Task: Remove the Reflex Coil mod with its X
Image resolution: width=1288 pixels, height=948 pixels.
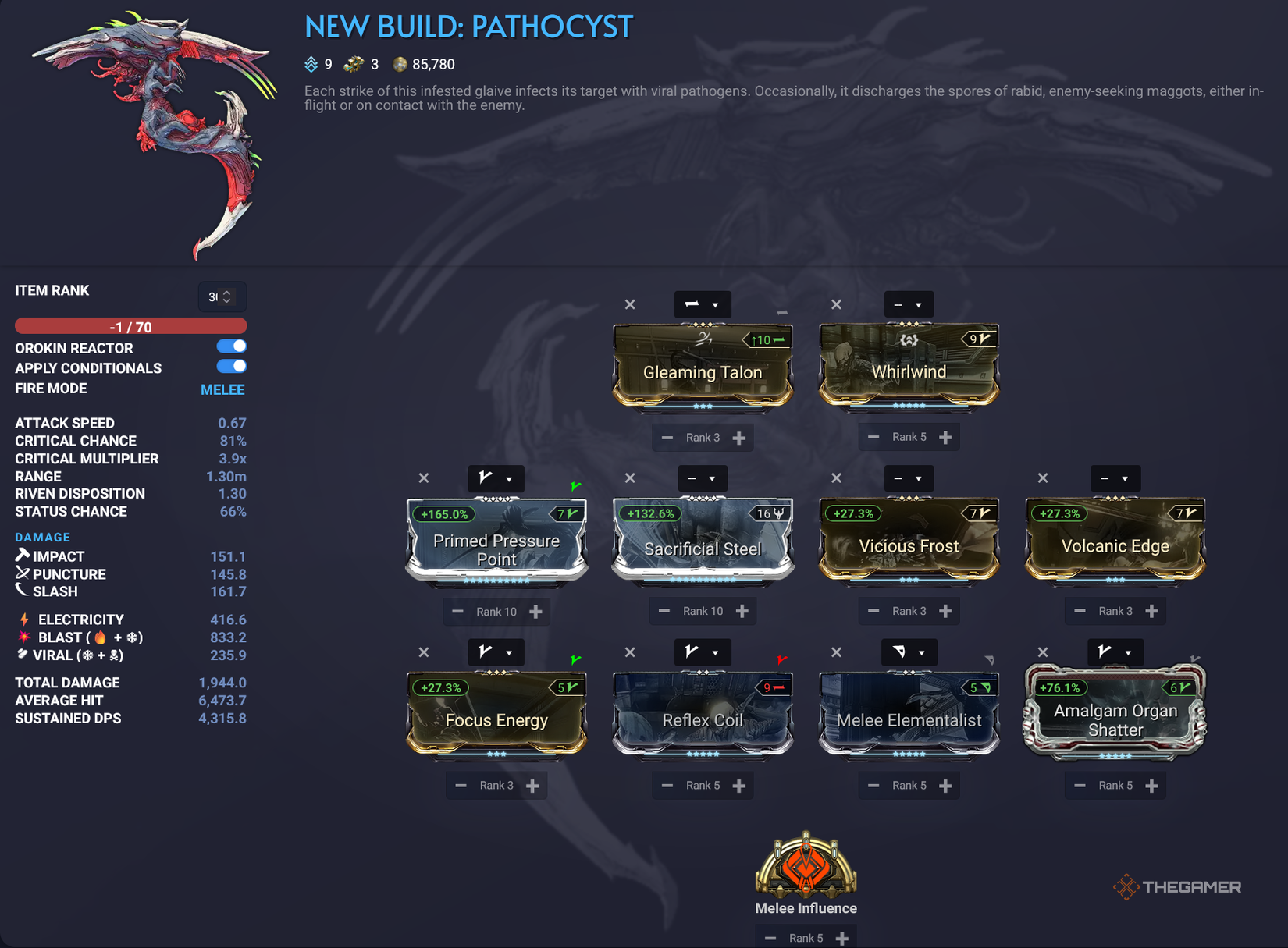Action: pyautogui.click(x=630, y=652)
